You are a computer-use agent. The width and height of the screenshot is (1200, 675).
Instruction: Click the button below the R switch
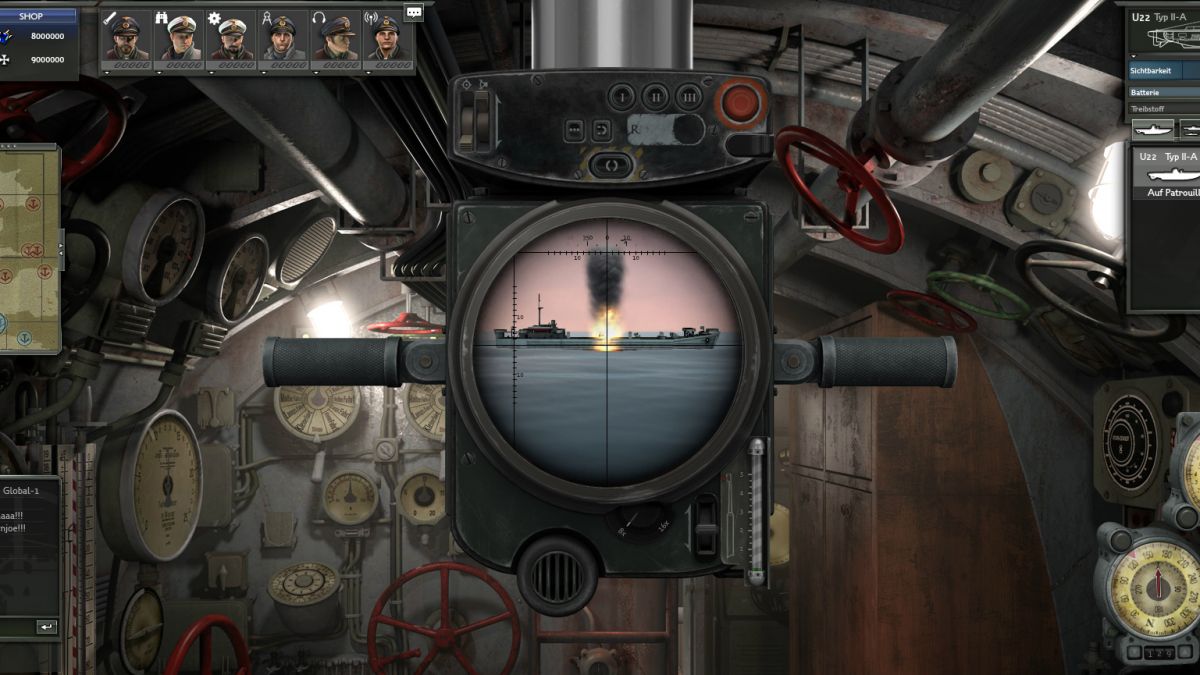611,165
